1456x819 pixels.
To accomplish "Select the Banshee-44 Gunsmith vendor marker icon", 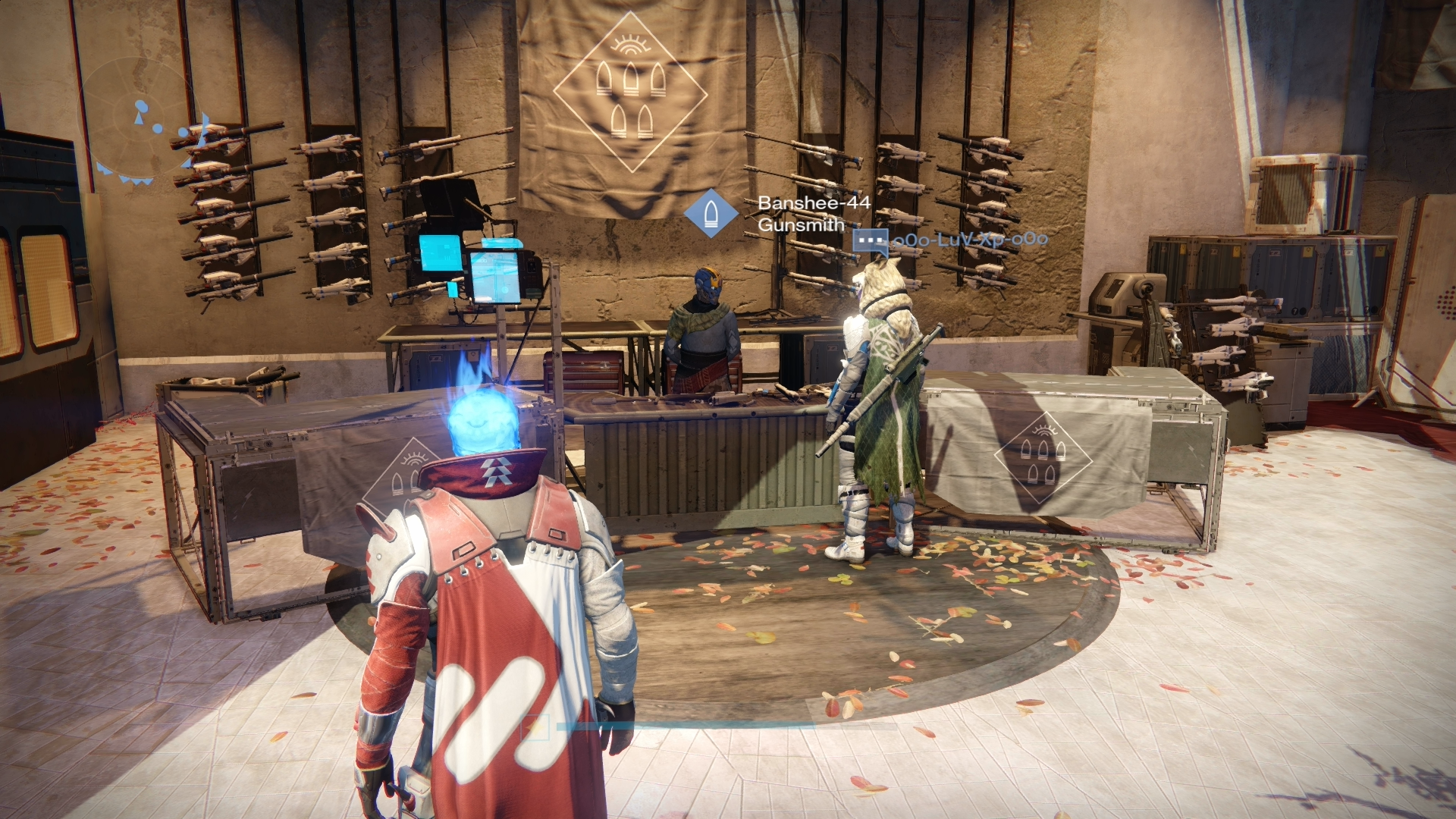I will 711,214.
